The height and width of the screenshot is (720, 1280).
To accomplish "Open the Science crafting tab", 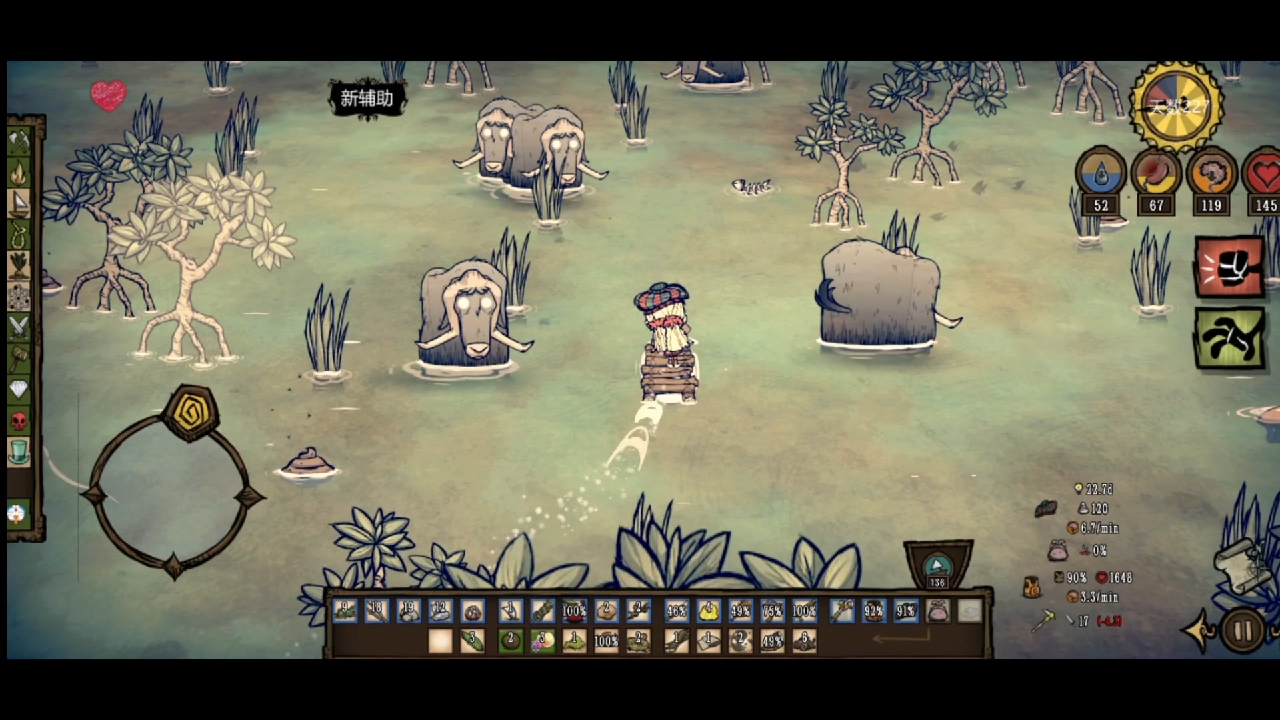I will pyautogui.click(x=19, y=296).
